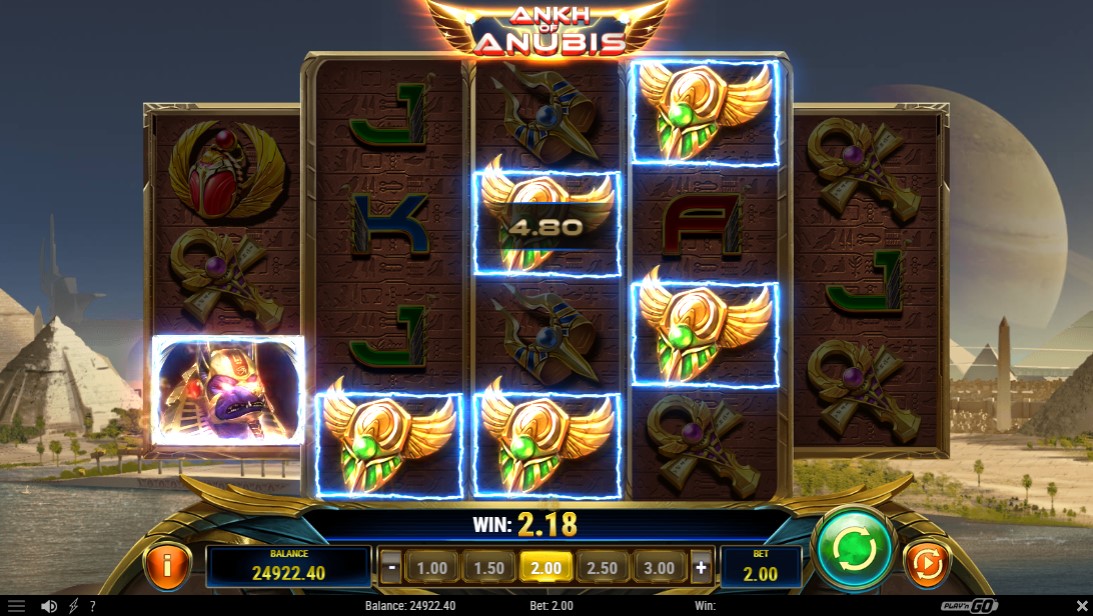Close the game with the X
Image resolution: width=1093 pixels, height=616 pixels.
coord(1080,606)
